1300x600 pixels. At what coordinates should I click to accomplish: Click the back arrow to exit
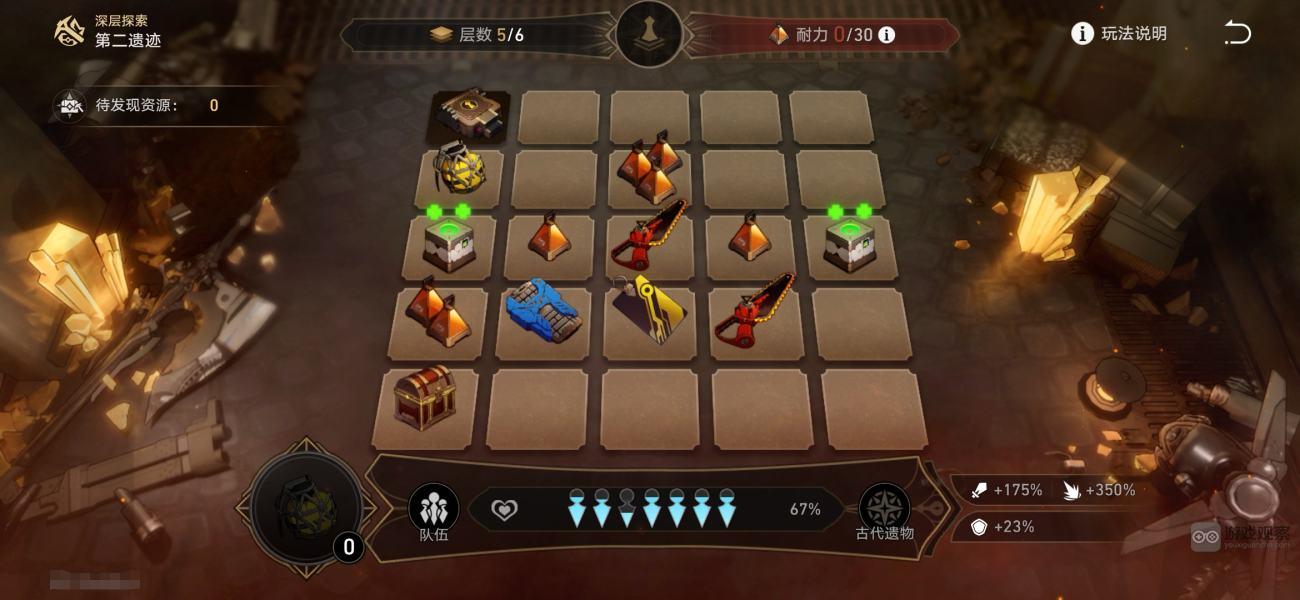point(1237,34)
